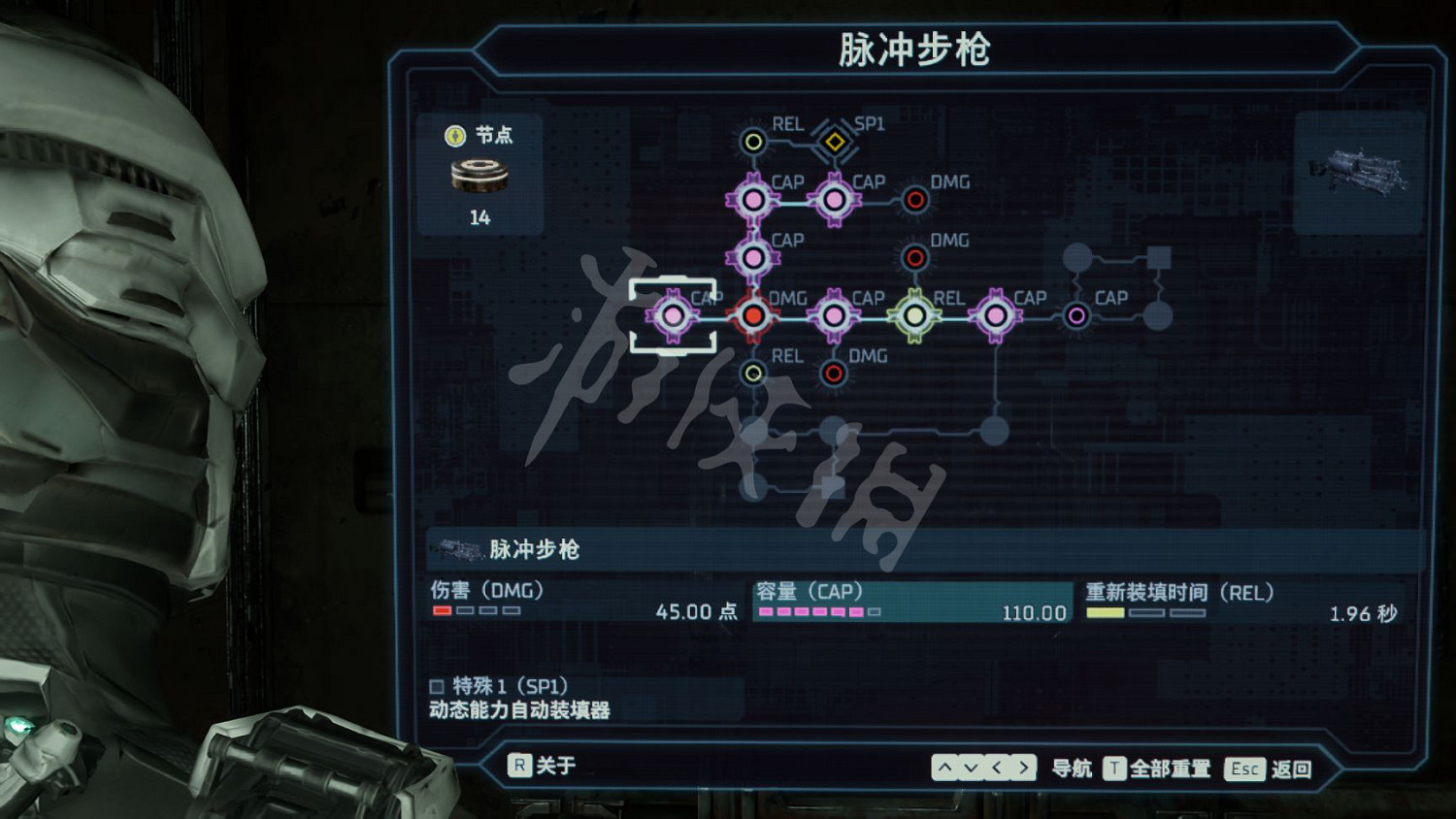Select the red DMG node beside the selected CAP node
1456x819 pixels.
[753, 315]
